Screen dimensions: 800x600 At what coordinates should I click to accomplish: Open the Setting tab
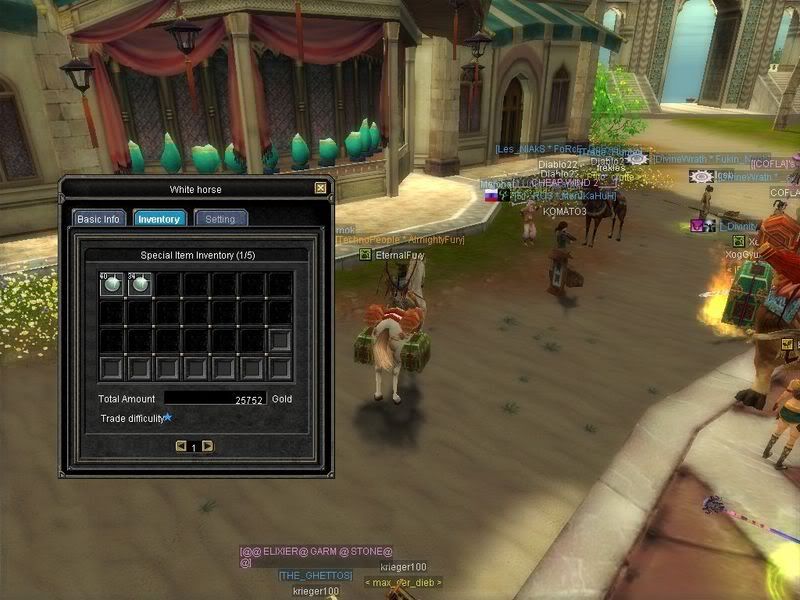pos(221,219)
